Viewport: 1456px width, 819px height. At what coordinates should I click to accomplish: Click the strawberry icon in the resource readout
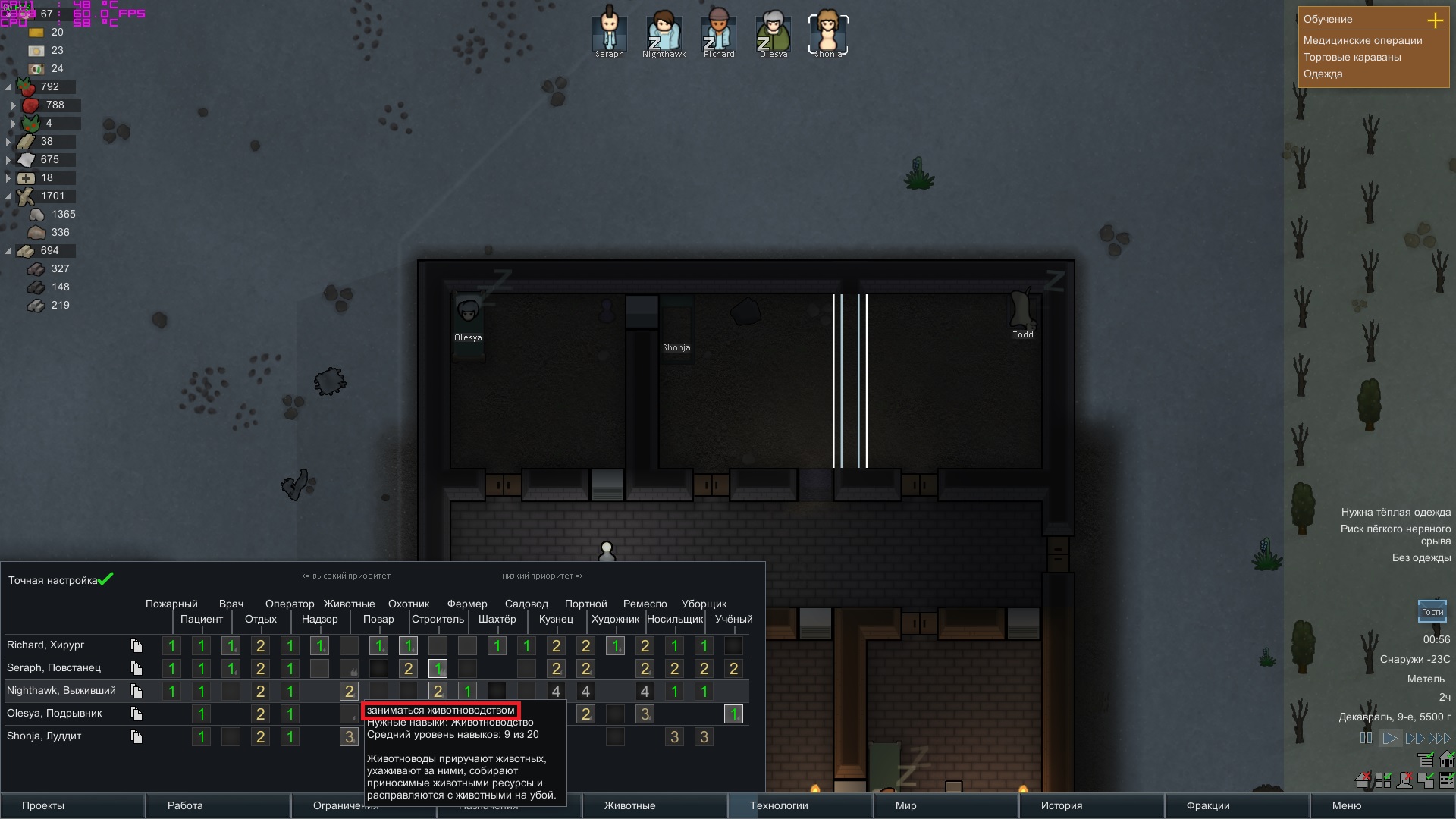(29, 105)
